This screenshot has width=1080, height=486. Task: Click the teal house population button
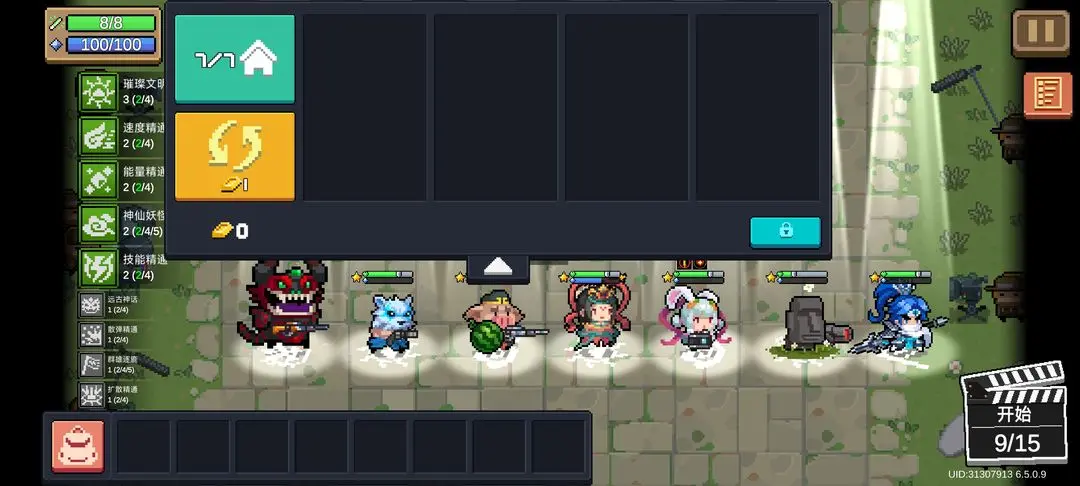pyautogui.click(x=235, y=59)
